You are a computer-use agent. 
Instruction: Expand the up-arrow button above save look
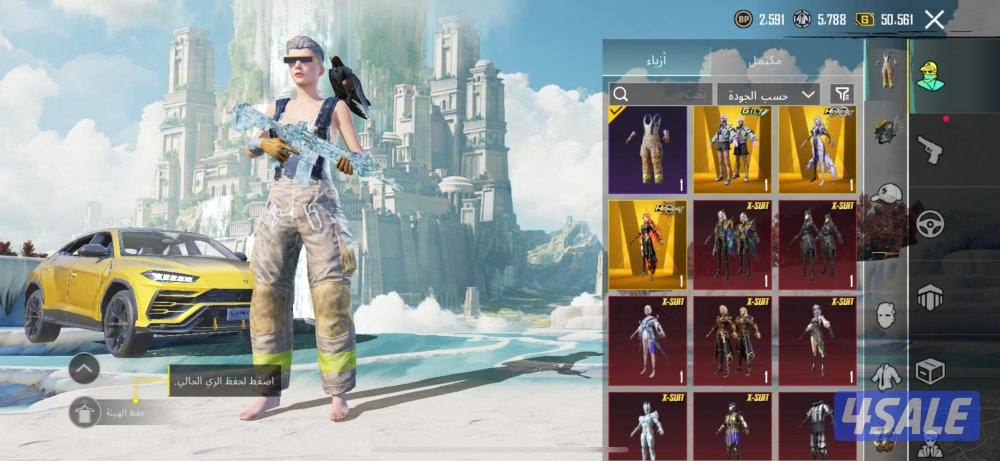click(x=84, y=369)
